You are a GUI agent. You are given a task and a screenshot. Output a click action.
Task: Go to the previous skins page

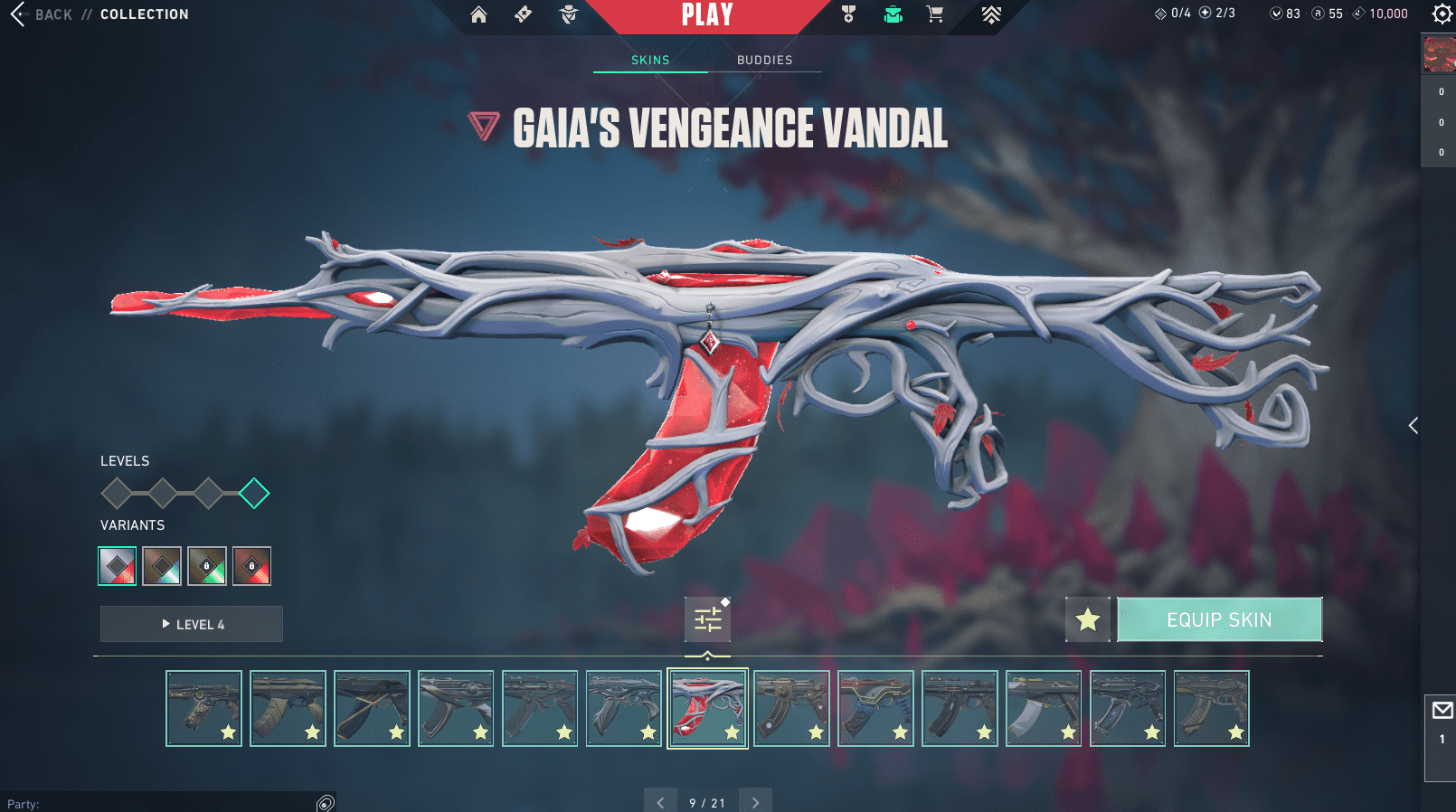click(660, 802)
